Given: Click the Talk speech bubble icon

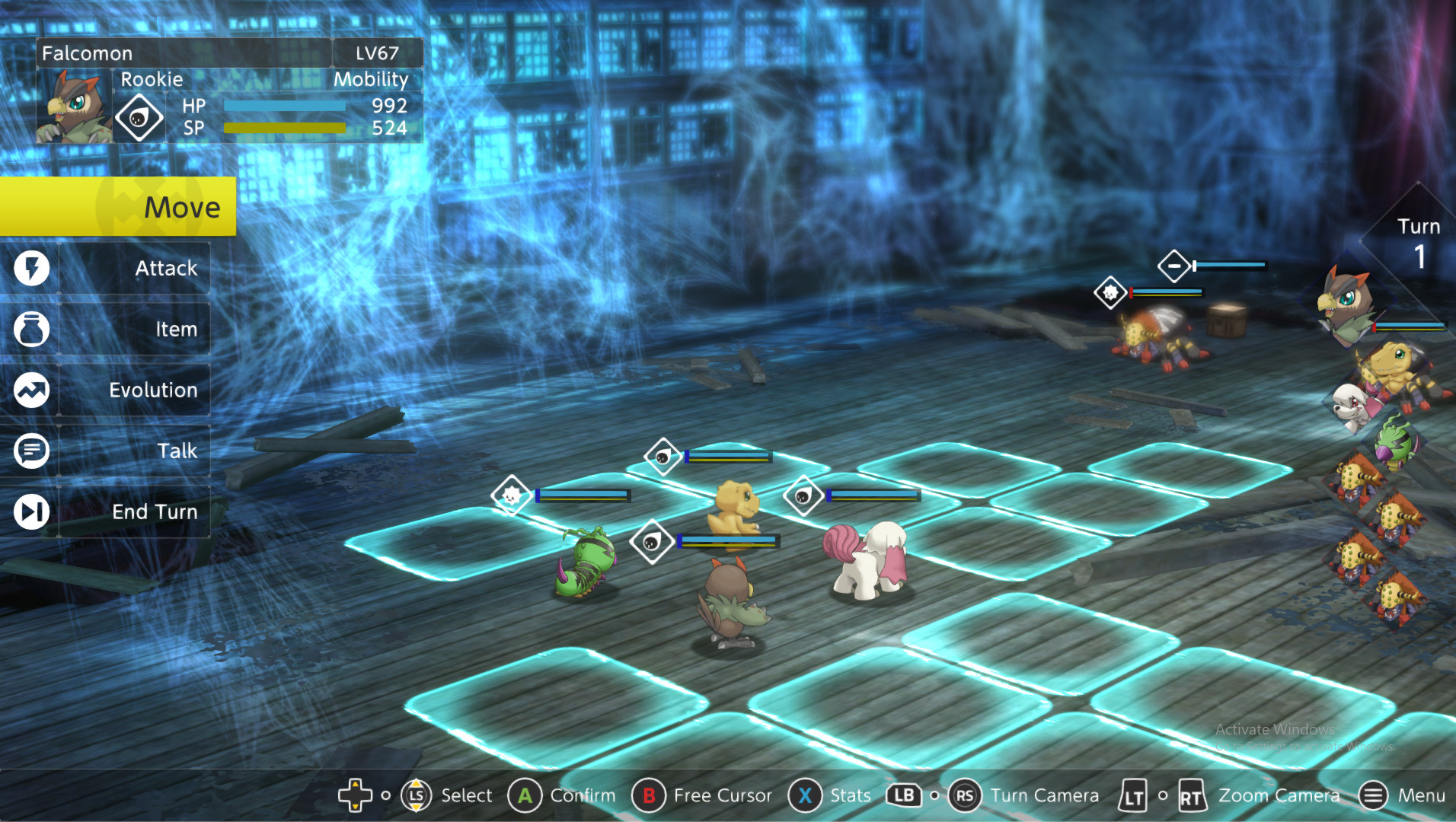Looking at the screenshot, I should point(30,451).
